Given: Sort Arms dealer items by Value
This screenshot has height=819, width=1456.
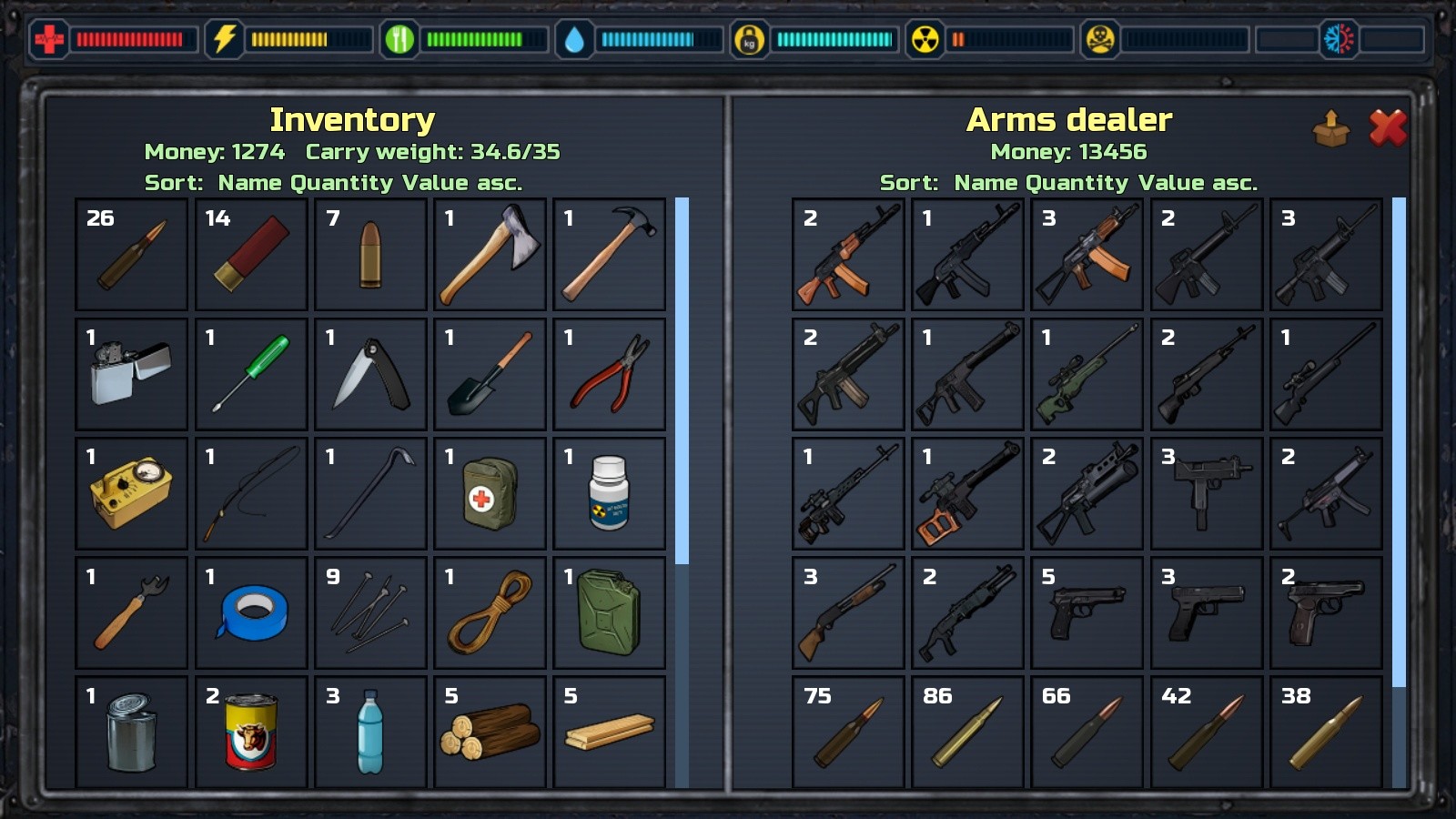Looking at the screenshot, I should point(1168,182).
